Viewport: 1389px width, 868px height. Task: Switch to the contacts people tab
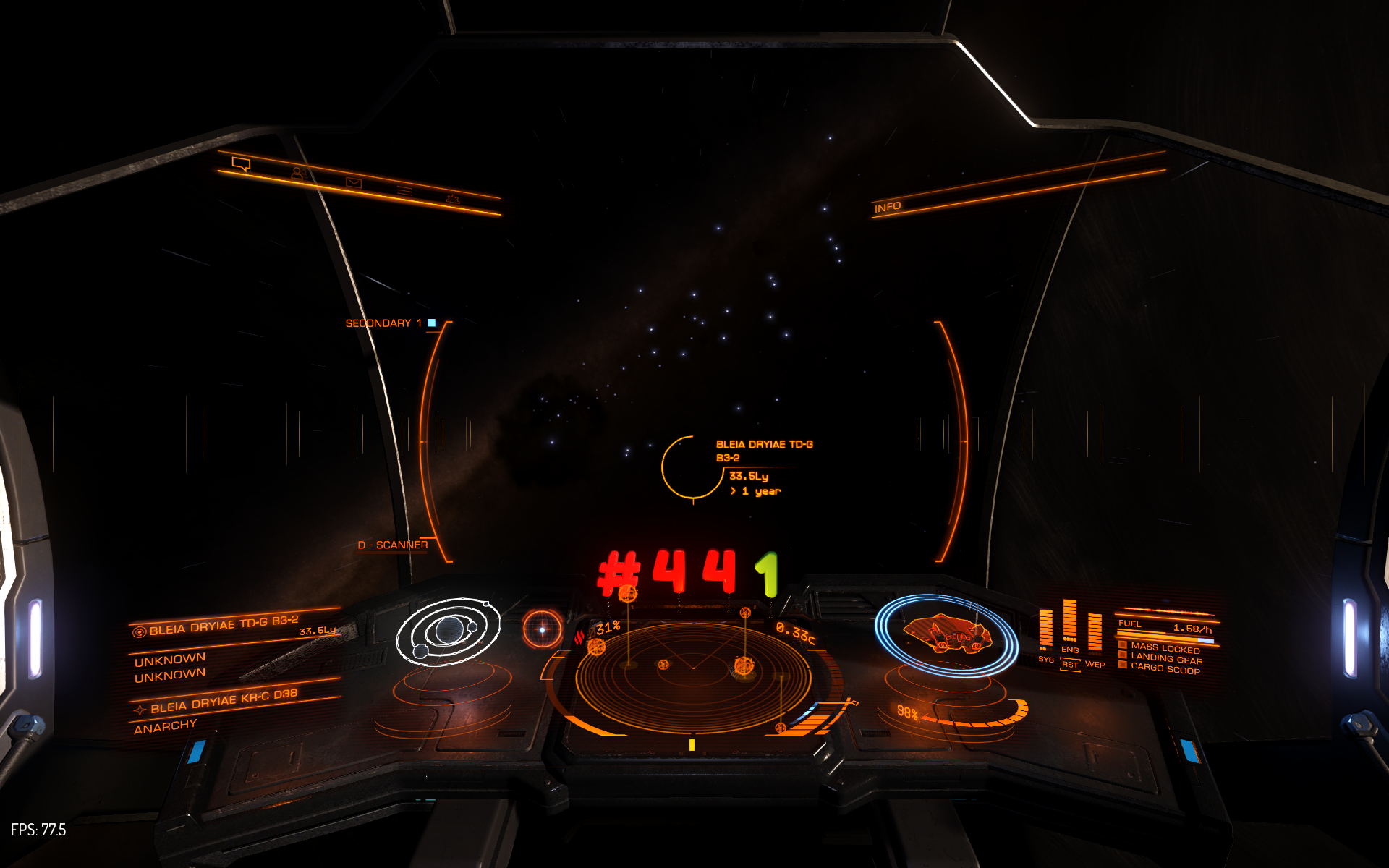click(x=297, y=173)
